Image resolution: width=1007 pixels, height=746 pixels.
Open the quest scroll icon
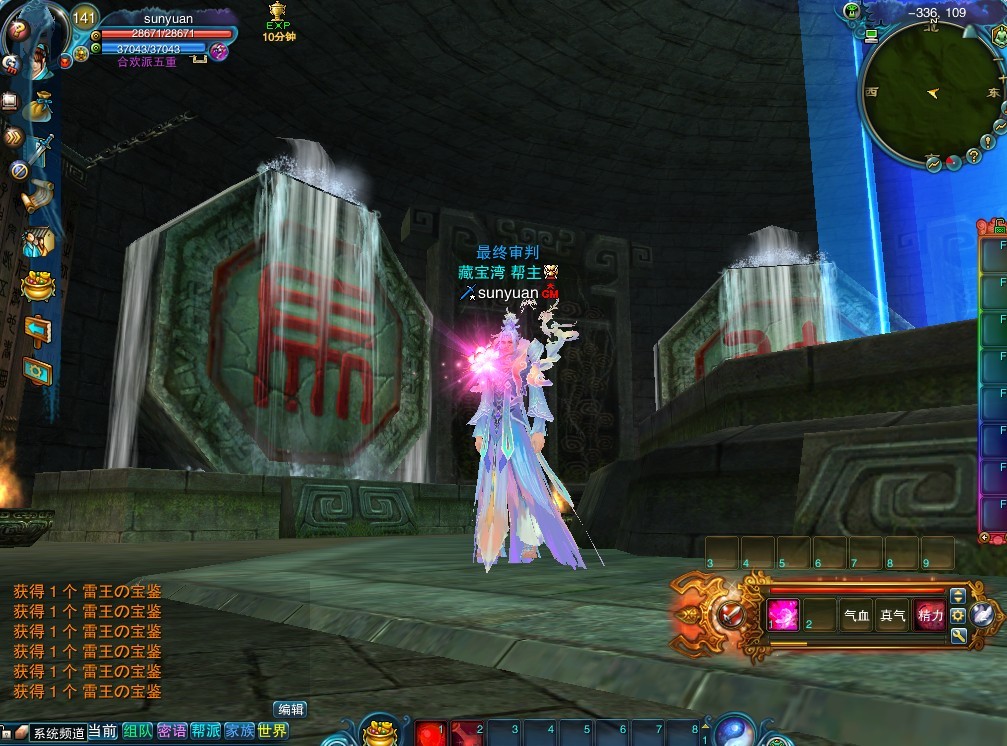[39, 195]
